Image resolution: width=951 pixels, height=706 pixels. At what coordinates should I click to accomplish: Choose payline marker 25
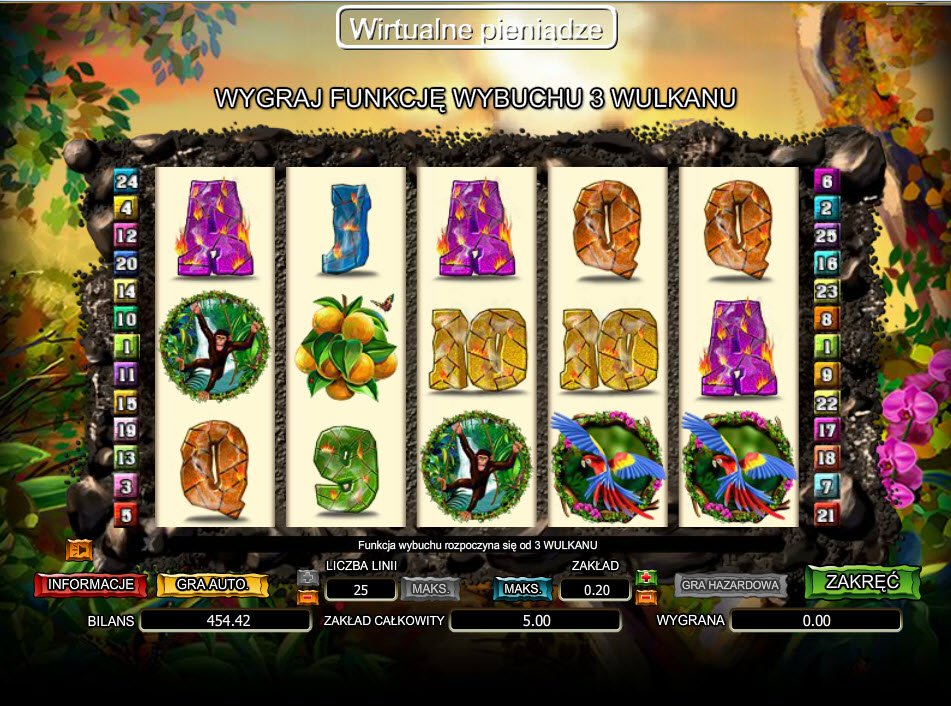(826, 236)
